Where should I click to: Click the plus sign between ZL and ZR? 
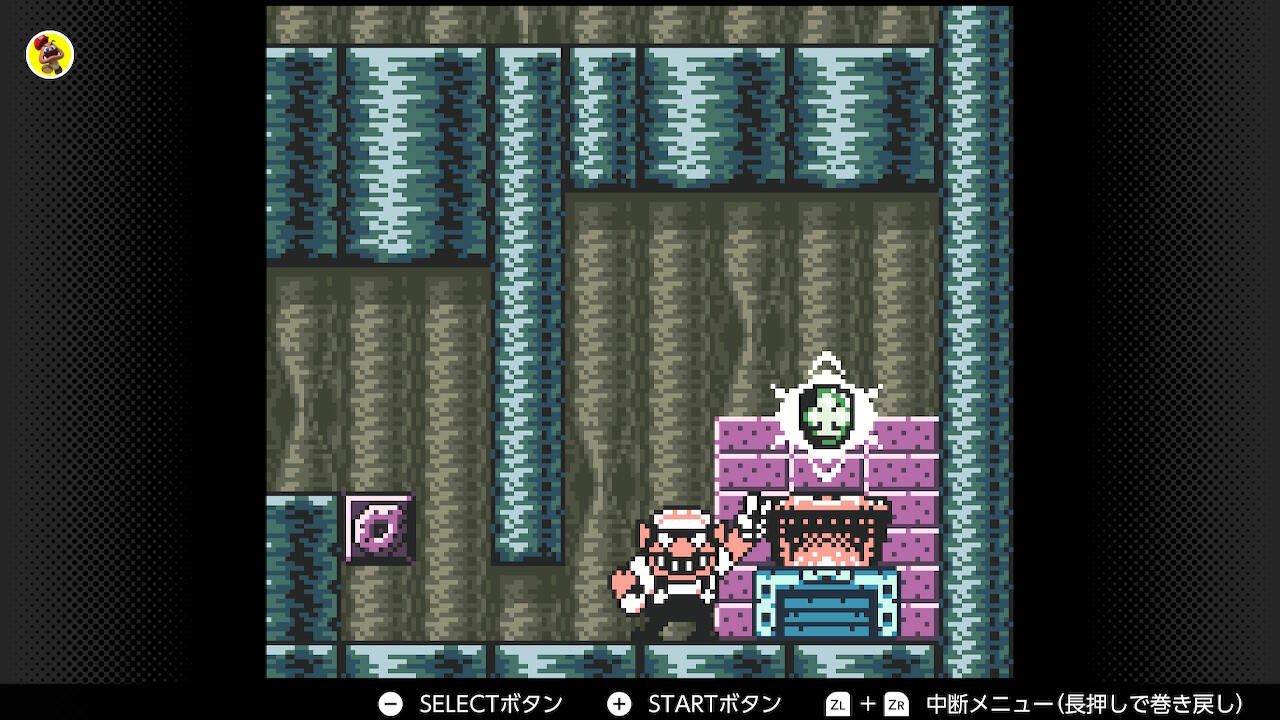[866, 702]
